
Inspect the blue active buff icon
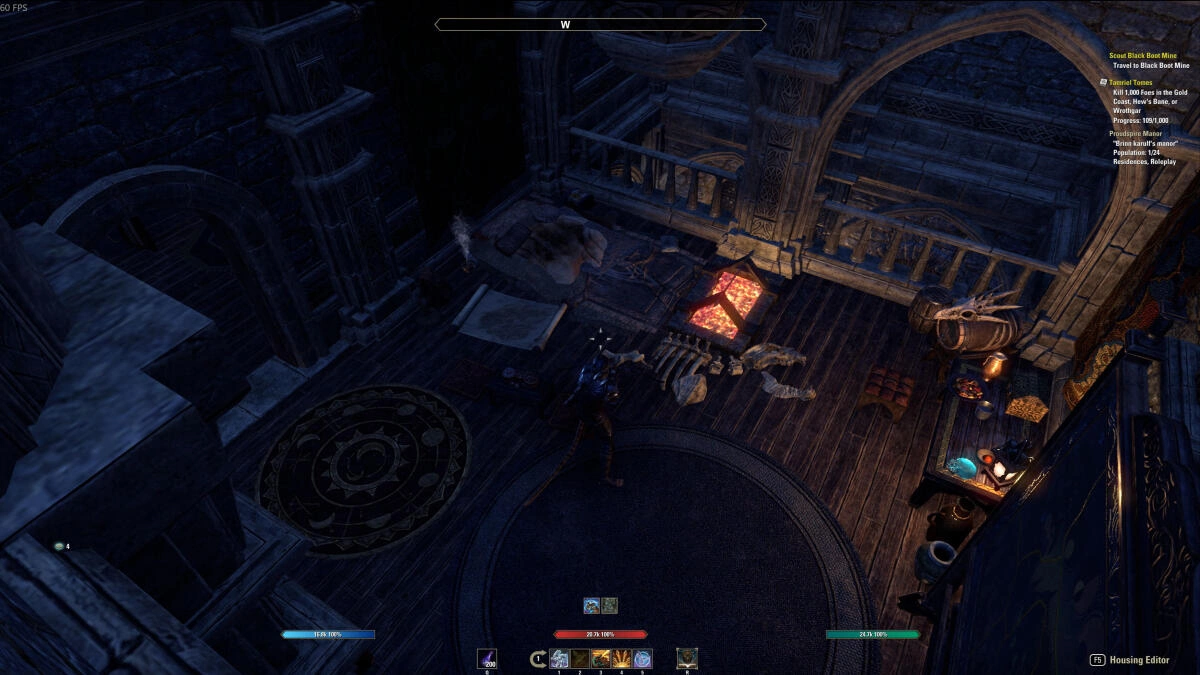[x=592, y=605]
